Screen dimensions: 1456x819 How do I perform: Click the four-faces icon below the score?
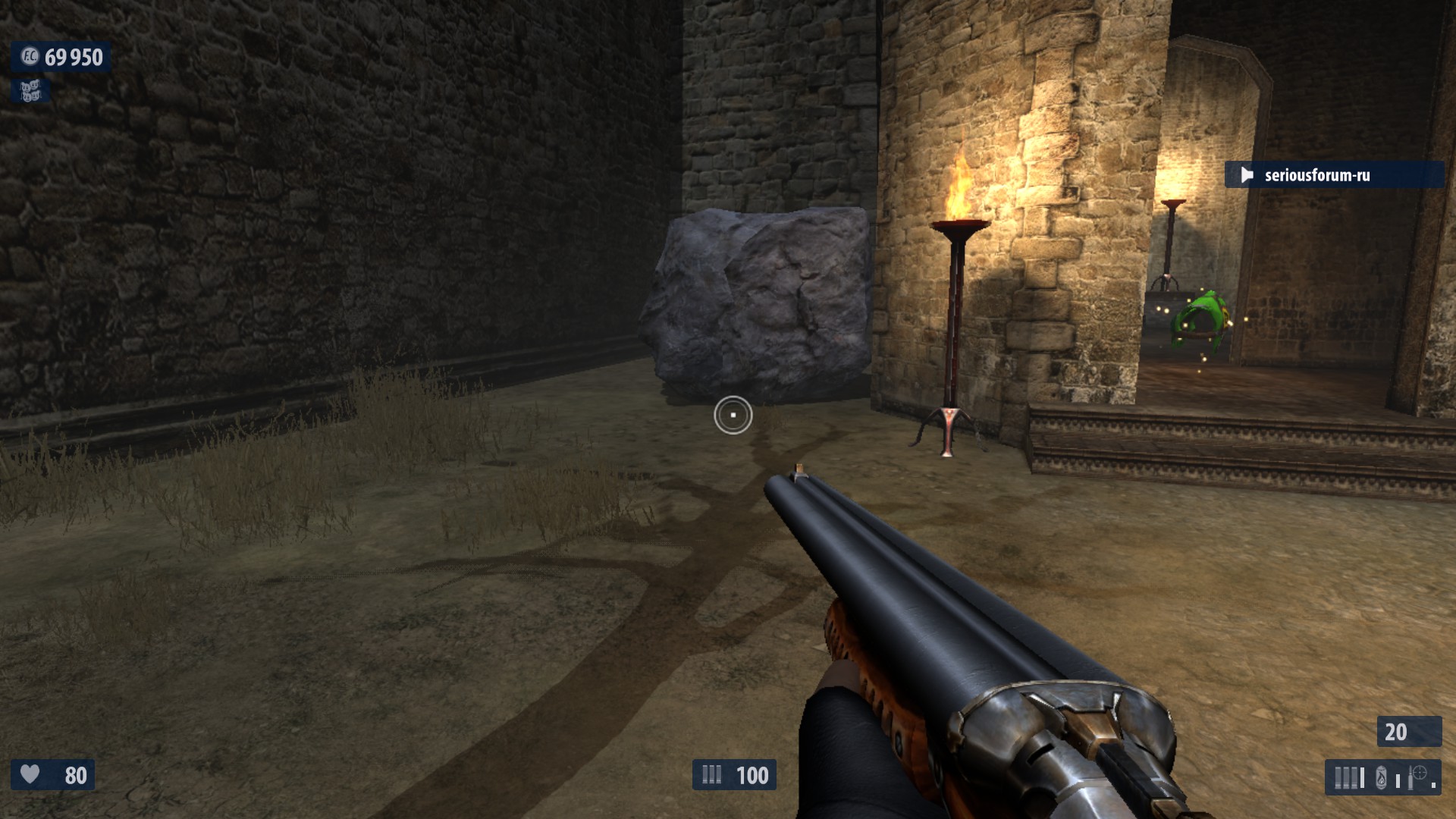pyautogui.click(x=30, y=91)
